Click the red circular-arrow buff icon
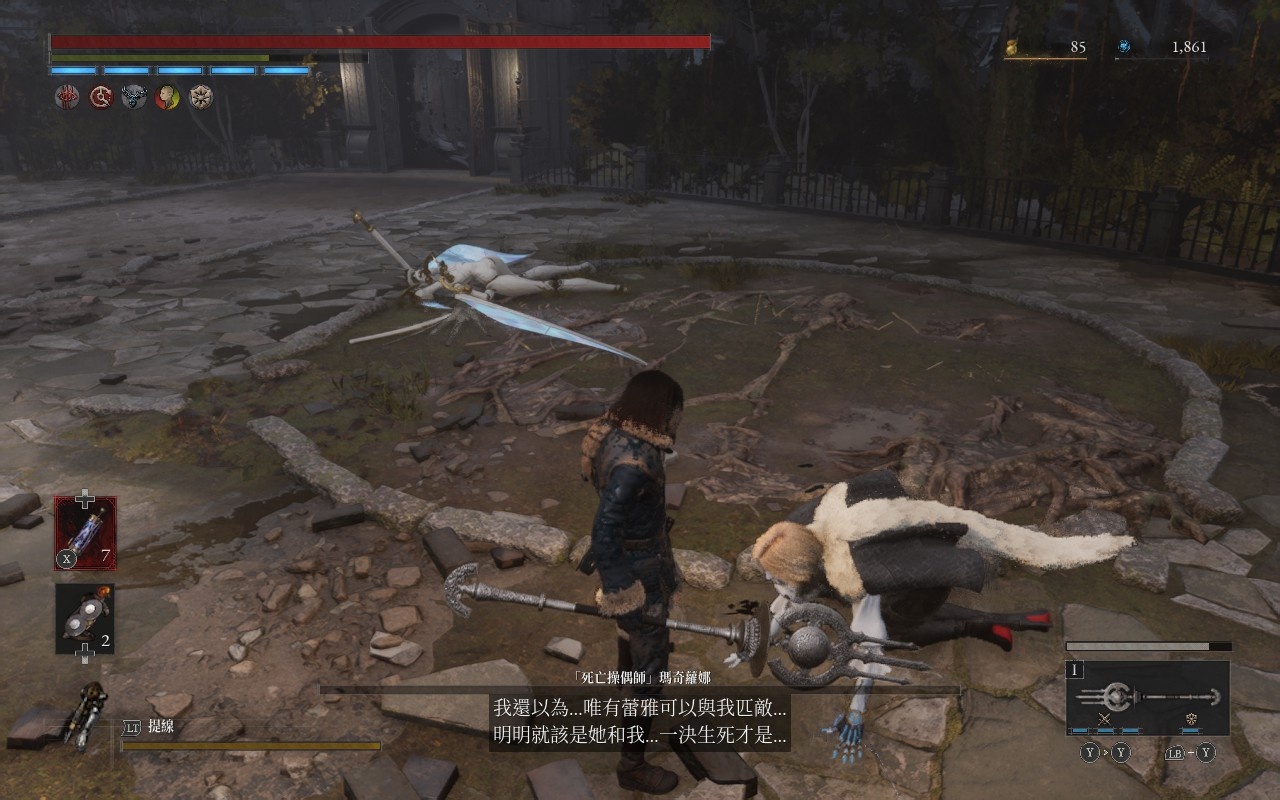The height and width of the screenshot is (800, 1280). click(101, 97)
